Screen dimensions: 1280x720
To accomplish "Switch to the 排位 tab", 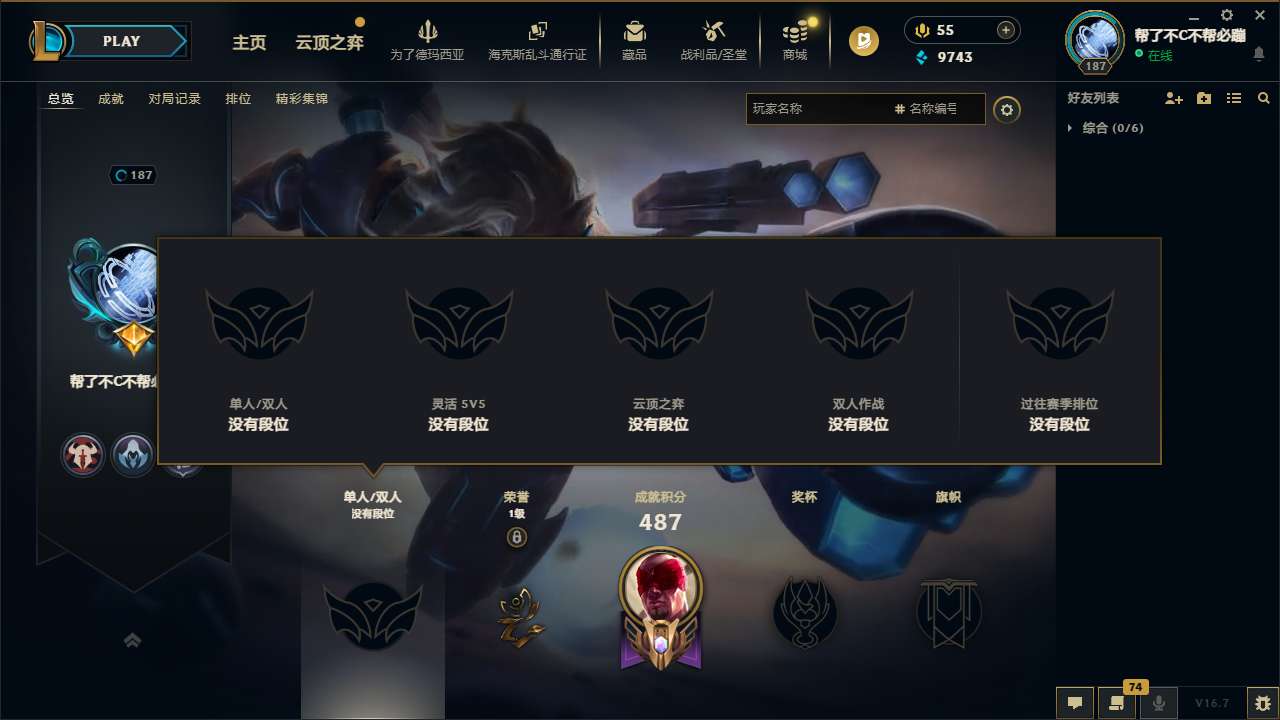I will [x=239, y=99].
